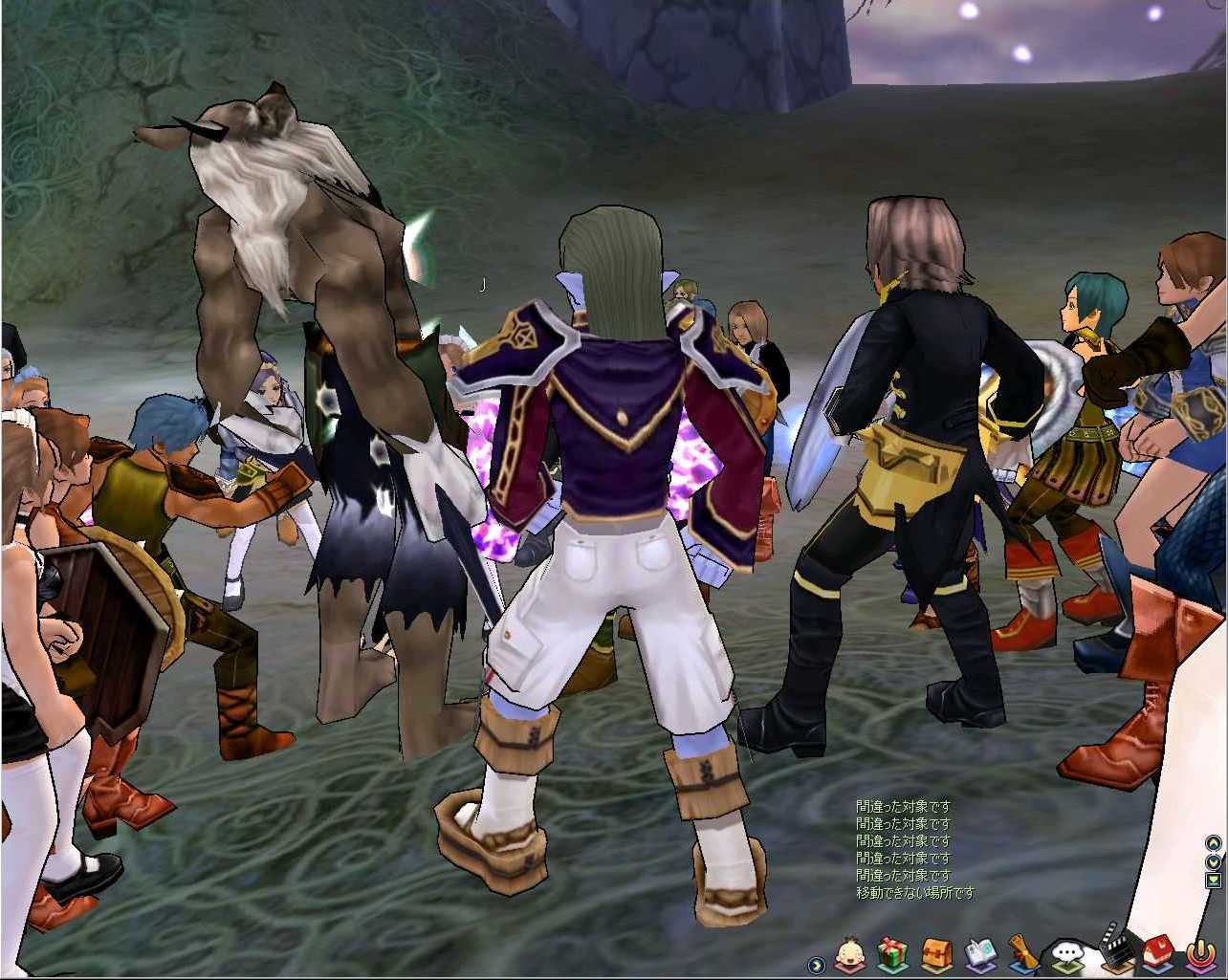This screenshot has width=1228, height=980.
Task: Open the green gift box icon
Action: tap(891, 953)
